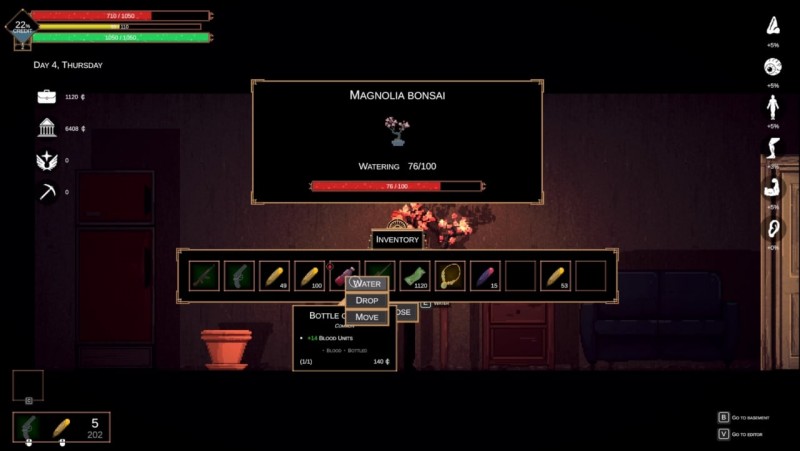Choose Move from the item context menu

[x=367, y=317]
